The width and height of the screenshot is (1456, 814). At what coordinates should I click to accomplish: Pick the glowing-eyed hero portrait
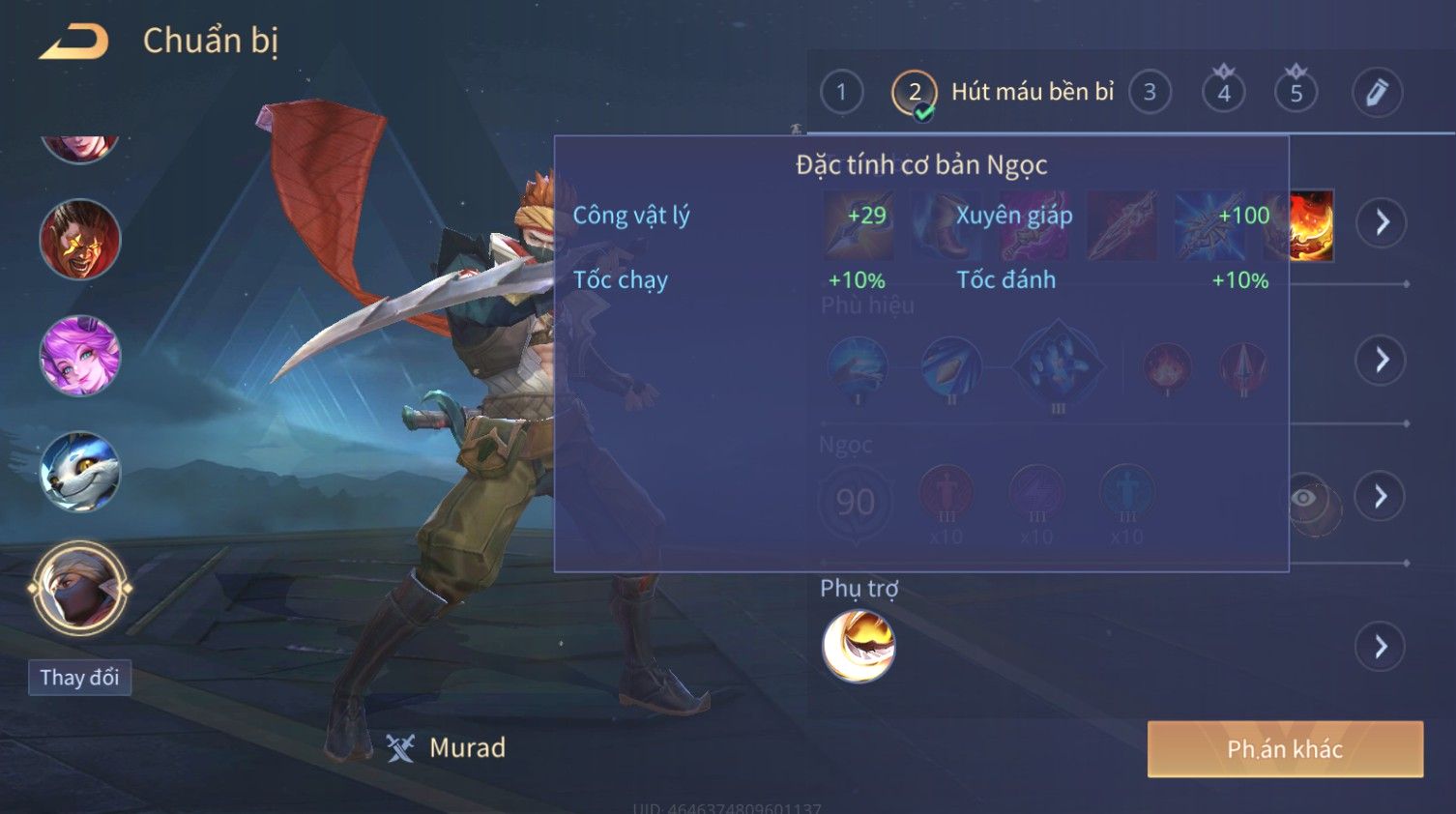point(79,240)
